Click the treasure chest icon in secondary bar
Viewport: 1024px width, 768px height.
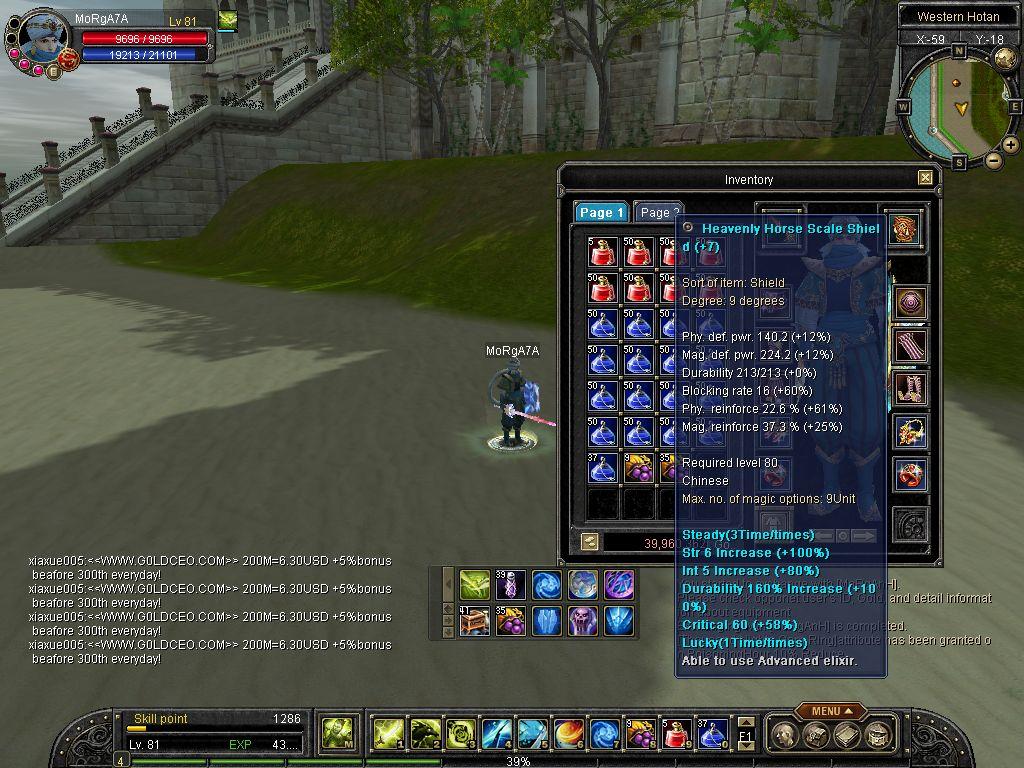click(x=474, y=621)
